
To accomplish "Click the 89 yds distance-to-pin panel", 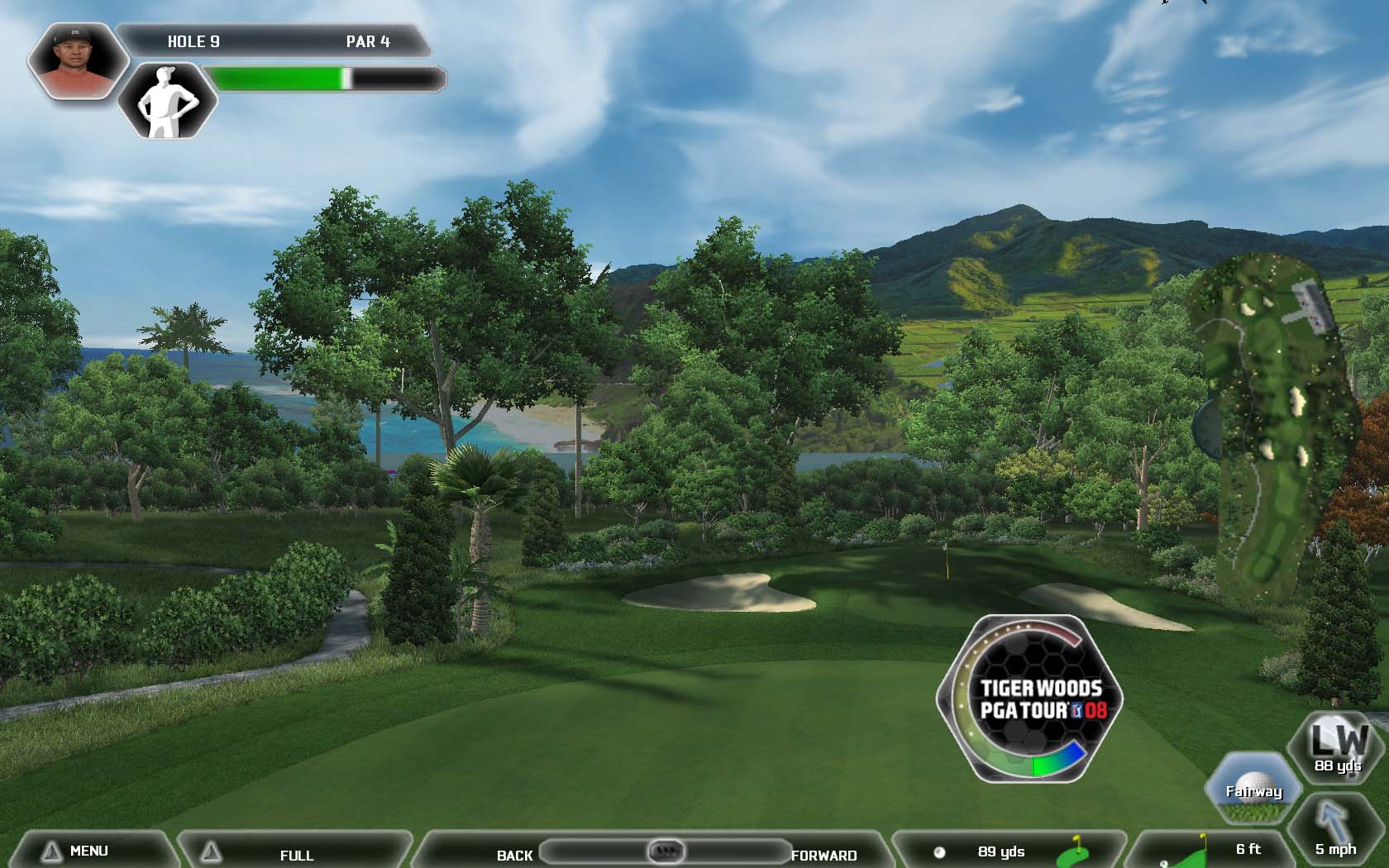I will [x=1005, y=851].
